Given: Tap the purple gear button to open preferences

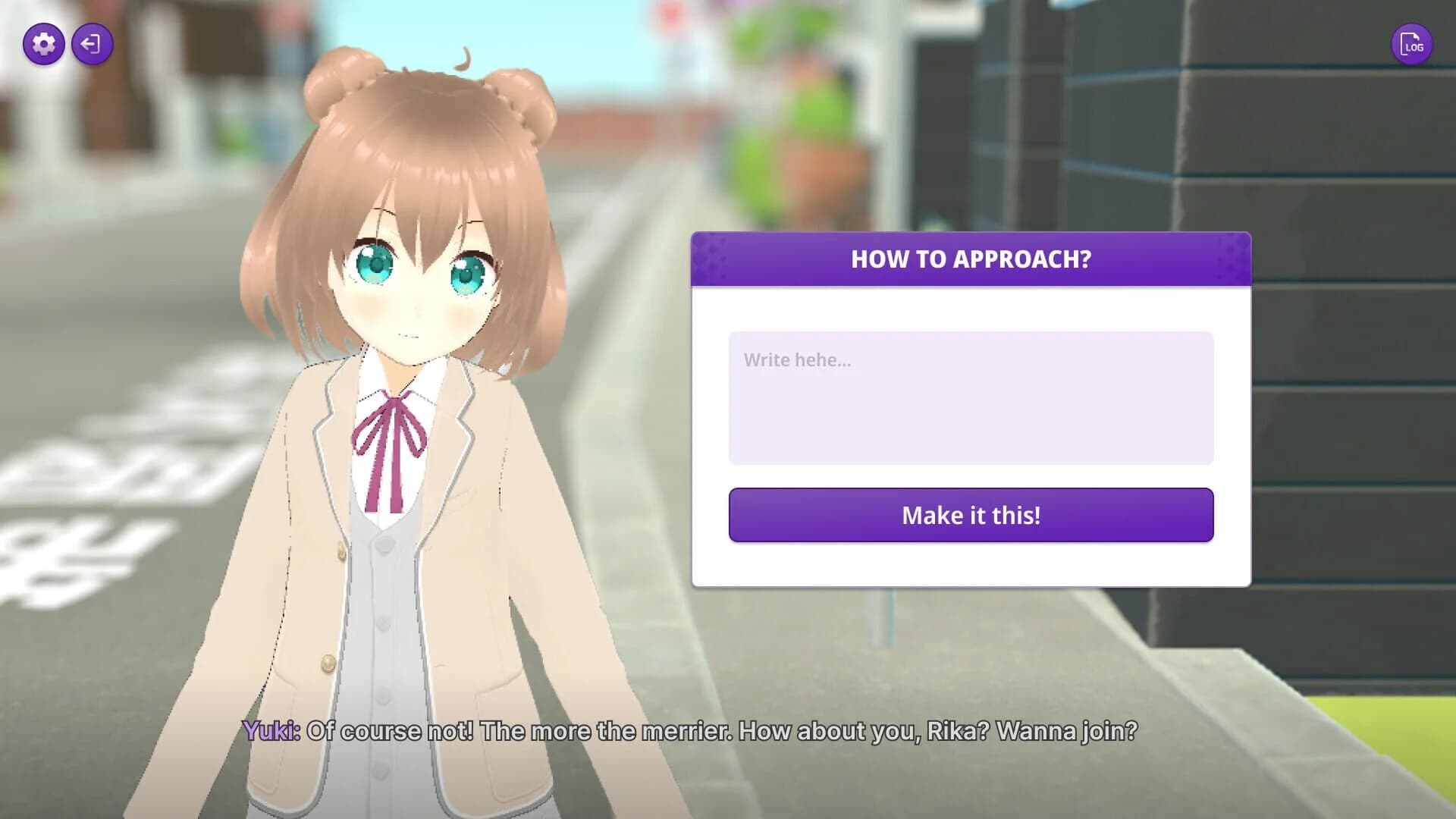Looking at the screenshot, I should point(43,43).
